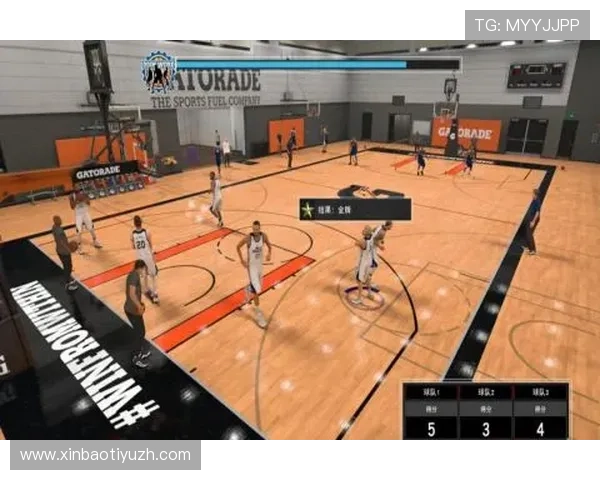The image size is (600, 480).
Task: Click the TG: MYYJJPP contact label
Action: click(527, 25)
